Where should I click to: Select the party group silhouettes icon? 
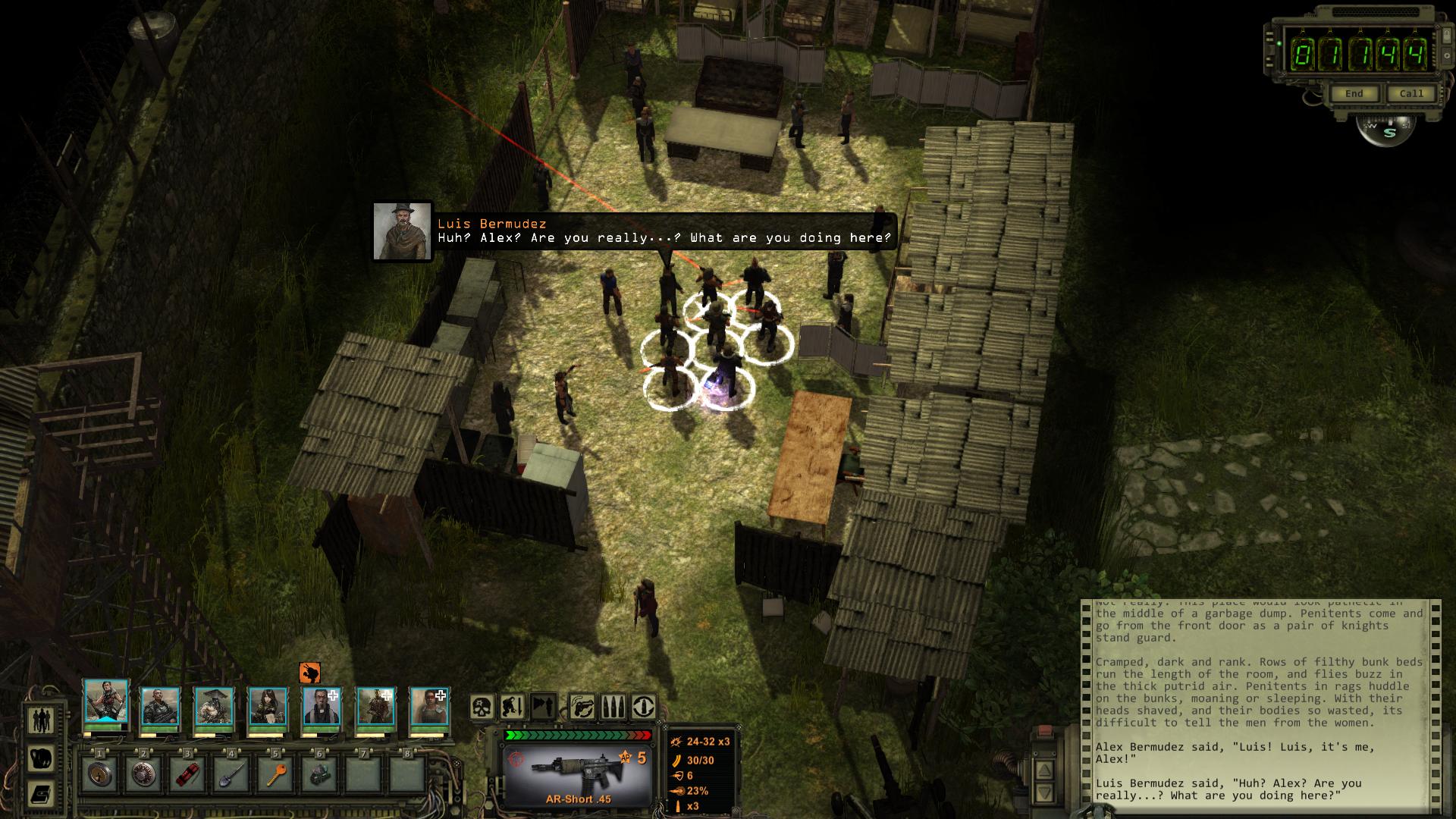point(41,719)
